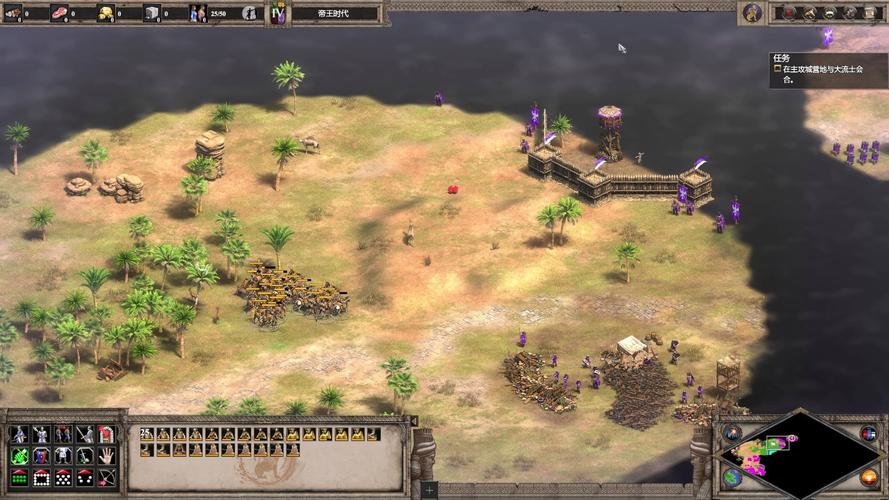Select the green box formation button

[x=18, y=477]
